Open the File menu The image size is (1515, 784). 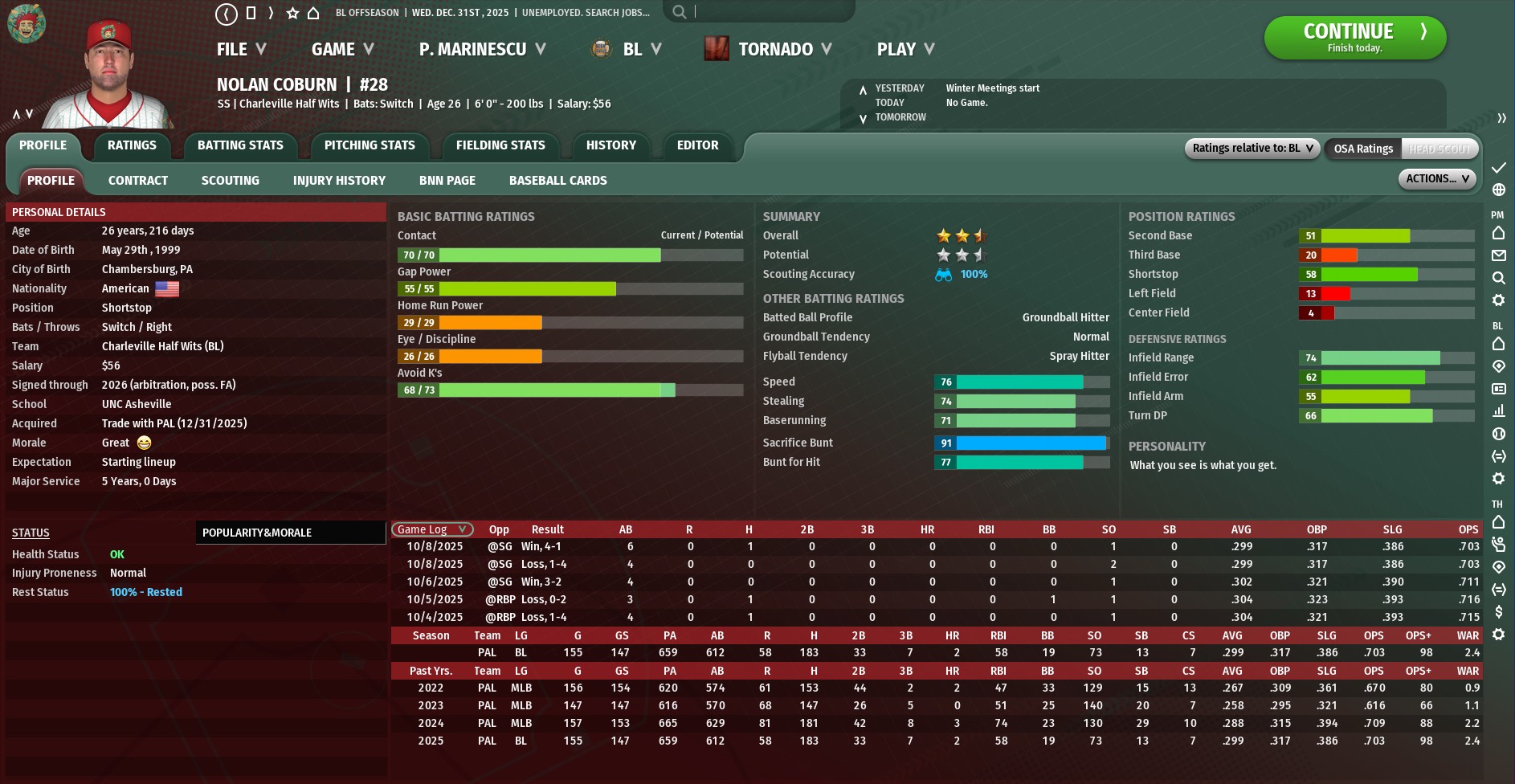[241, 50]
